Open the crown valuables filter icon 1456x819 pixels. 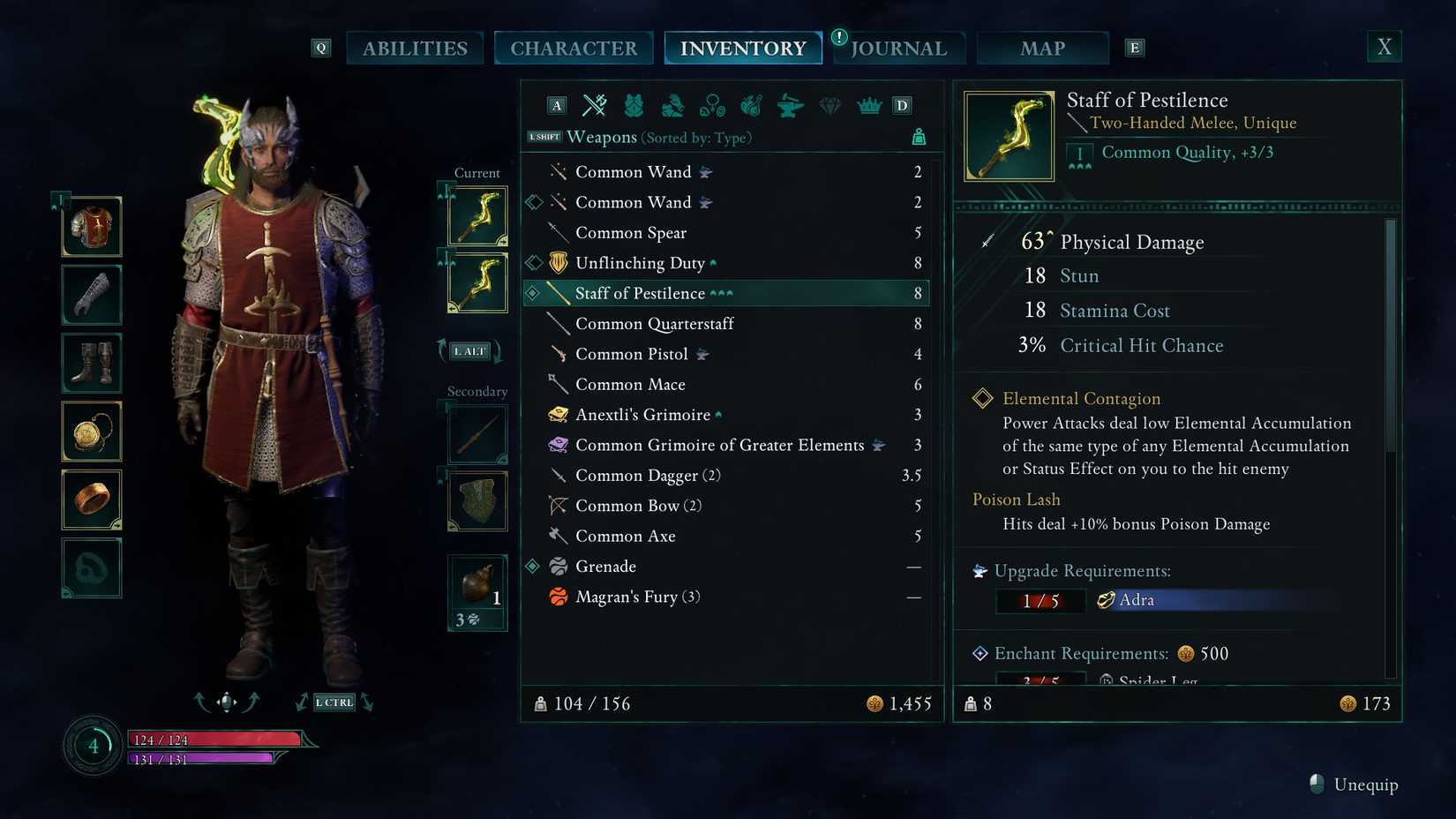pos(869,105)
